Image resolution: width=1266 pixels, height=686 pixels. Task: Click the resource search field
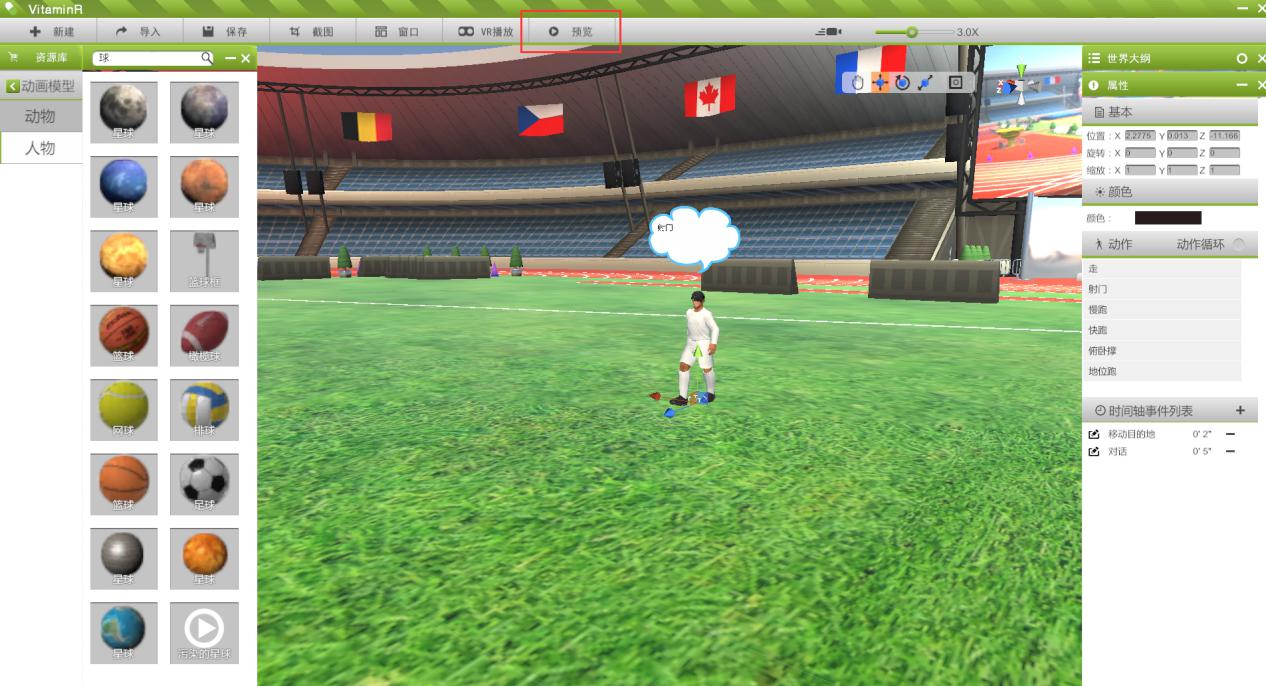(148, 59)
